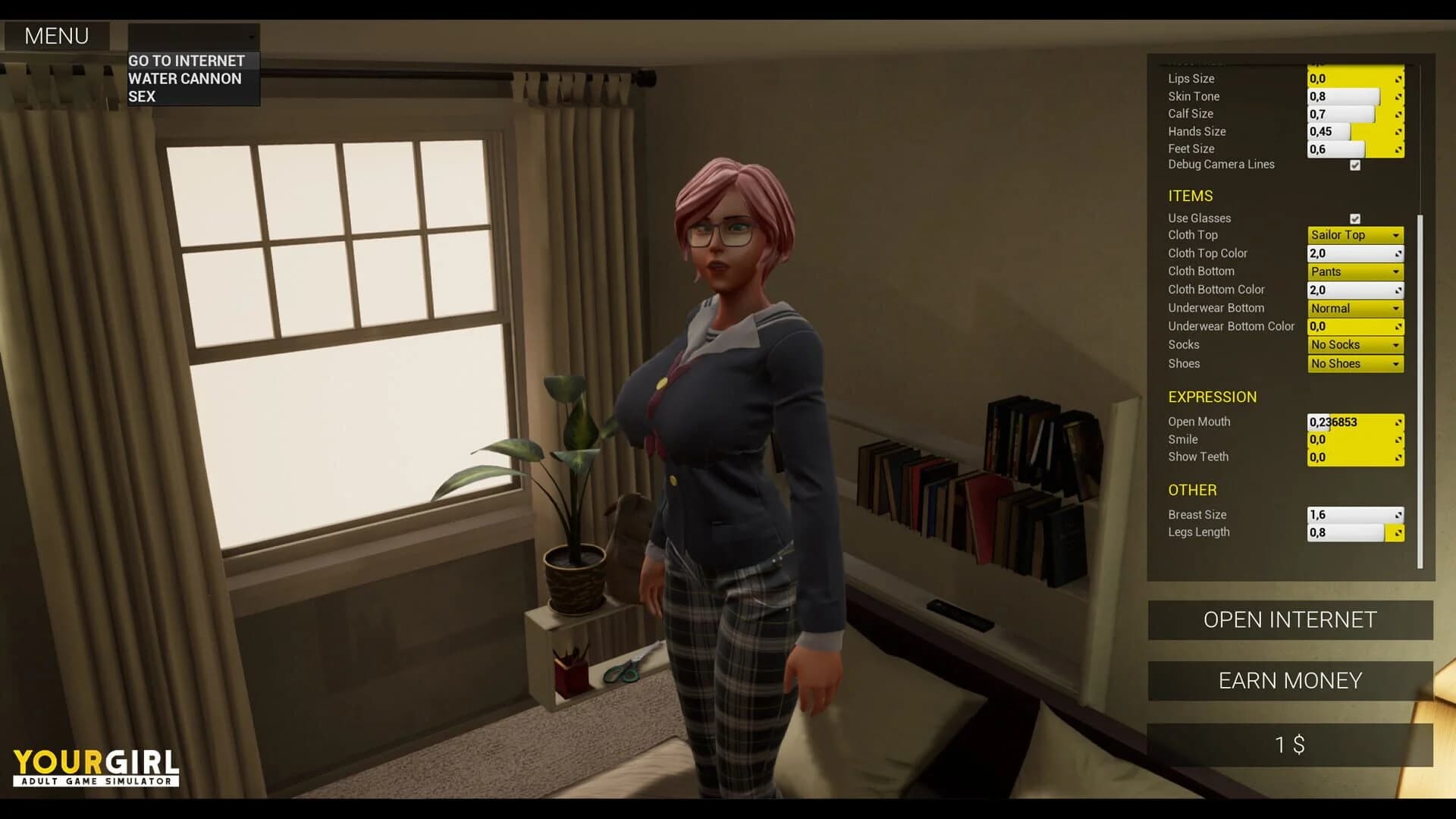
Task: Click the edit icon next to Skin Tone
Action: 1399,96
